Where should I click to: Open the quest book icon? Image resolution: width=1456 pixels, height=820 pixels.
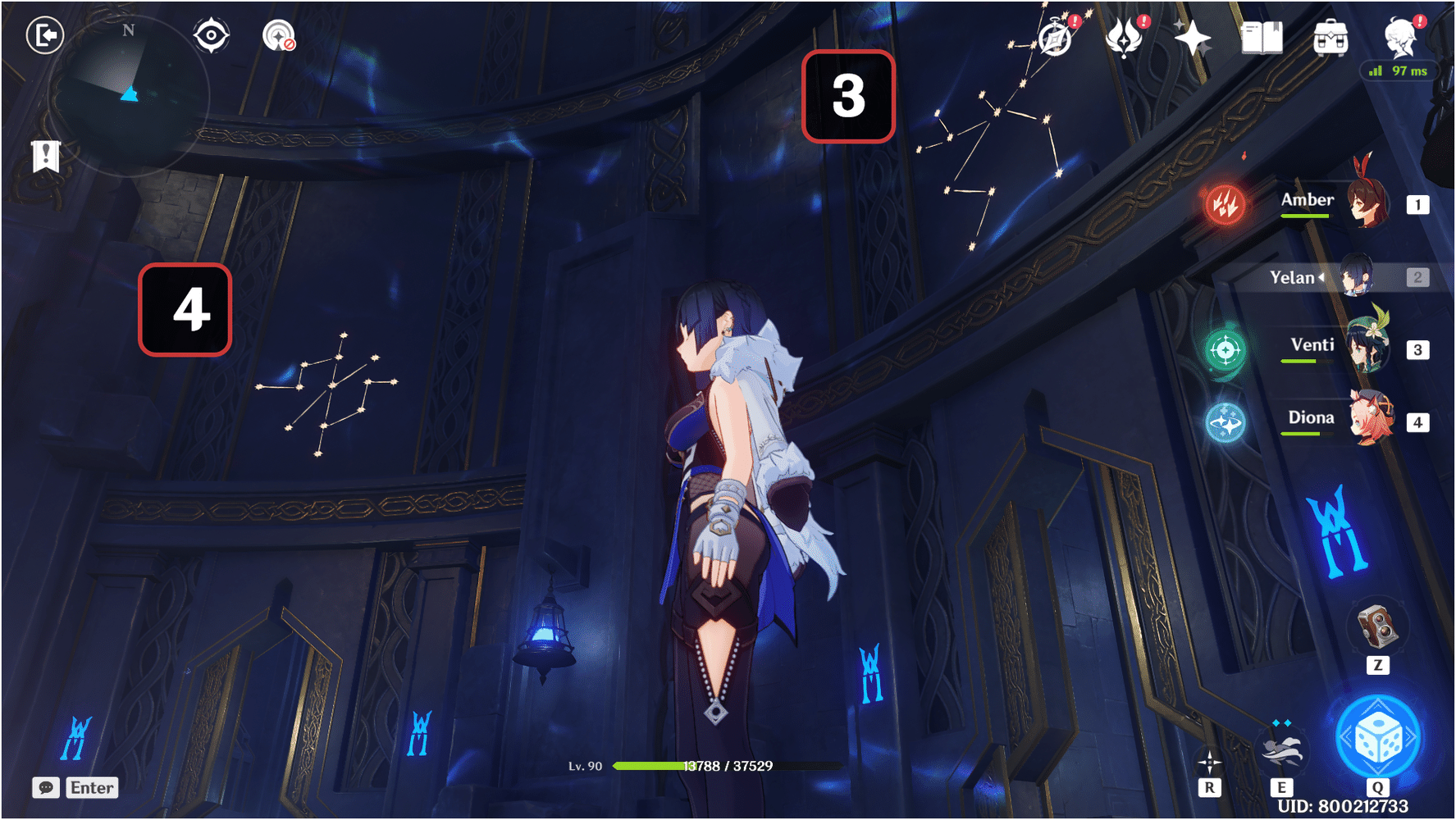click(x=1263, y=37)
